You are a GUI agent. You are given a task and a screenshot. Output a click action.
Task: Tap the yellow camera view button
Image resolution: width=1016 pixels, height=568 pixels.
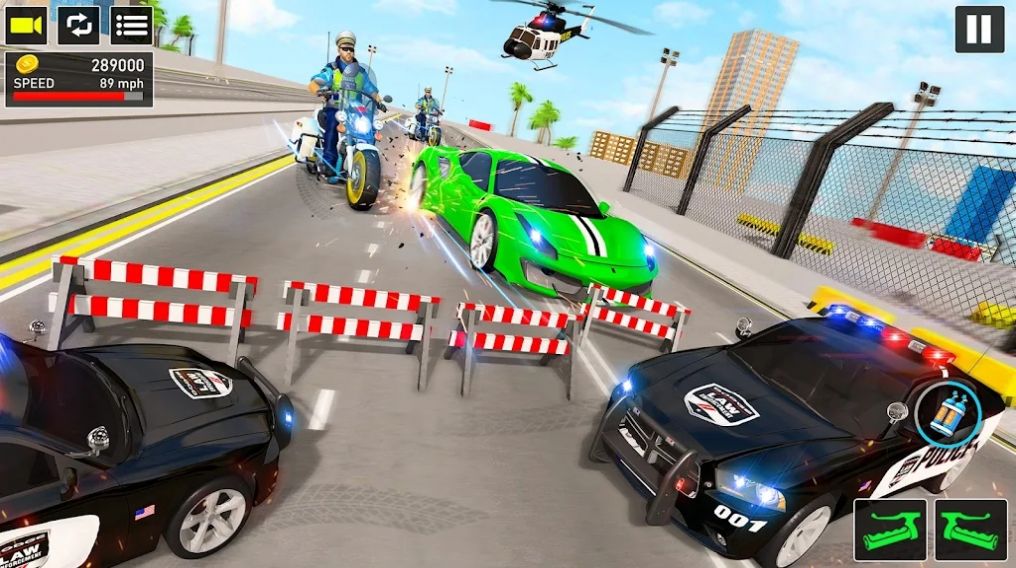tap(26, 25)
